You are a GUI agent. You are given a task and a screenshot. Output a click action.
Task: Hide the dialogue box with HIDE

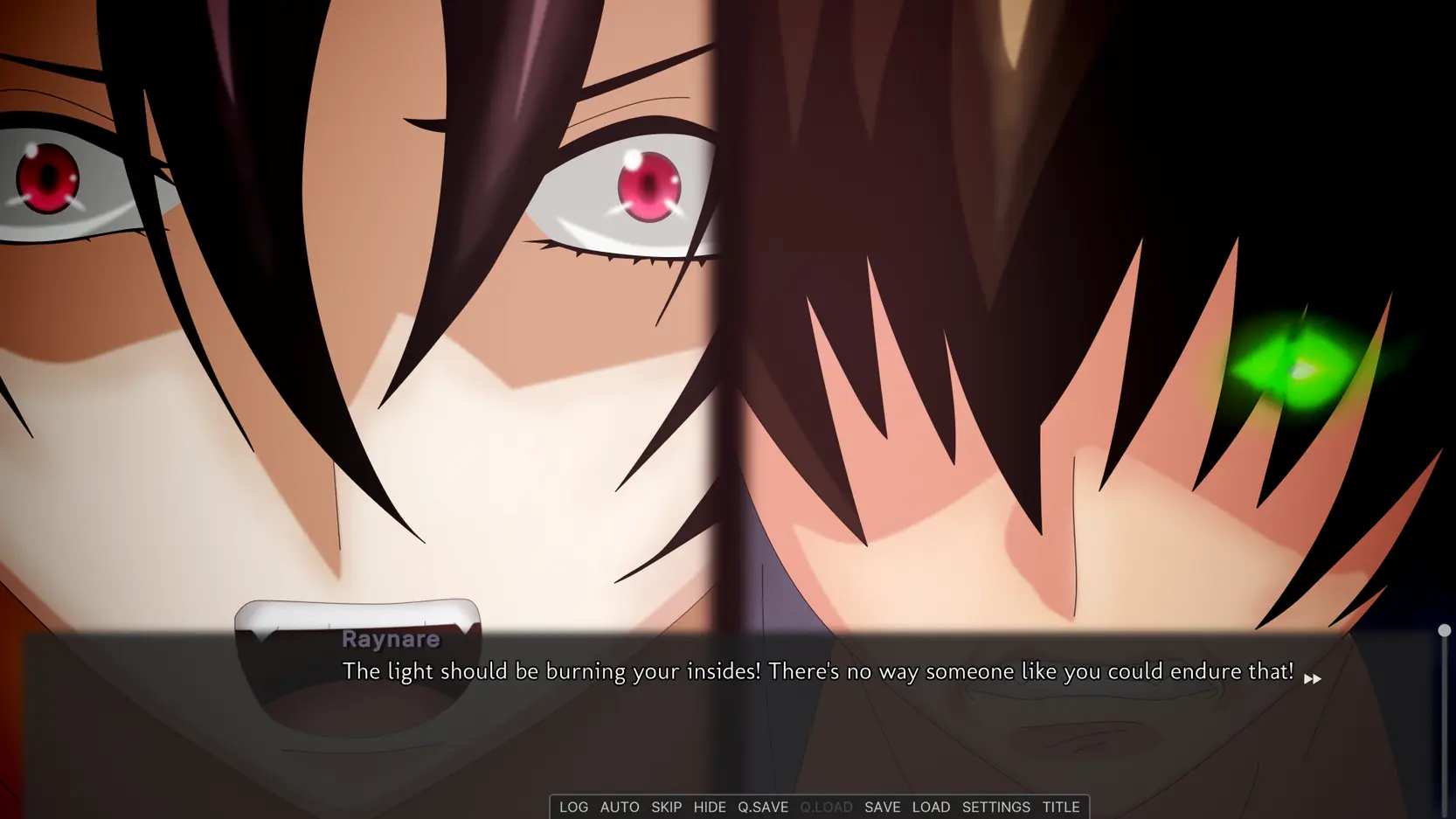[x=710, y=807]
